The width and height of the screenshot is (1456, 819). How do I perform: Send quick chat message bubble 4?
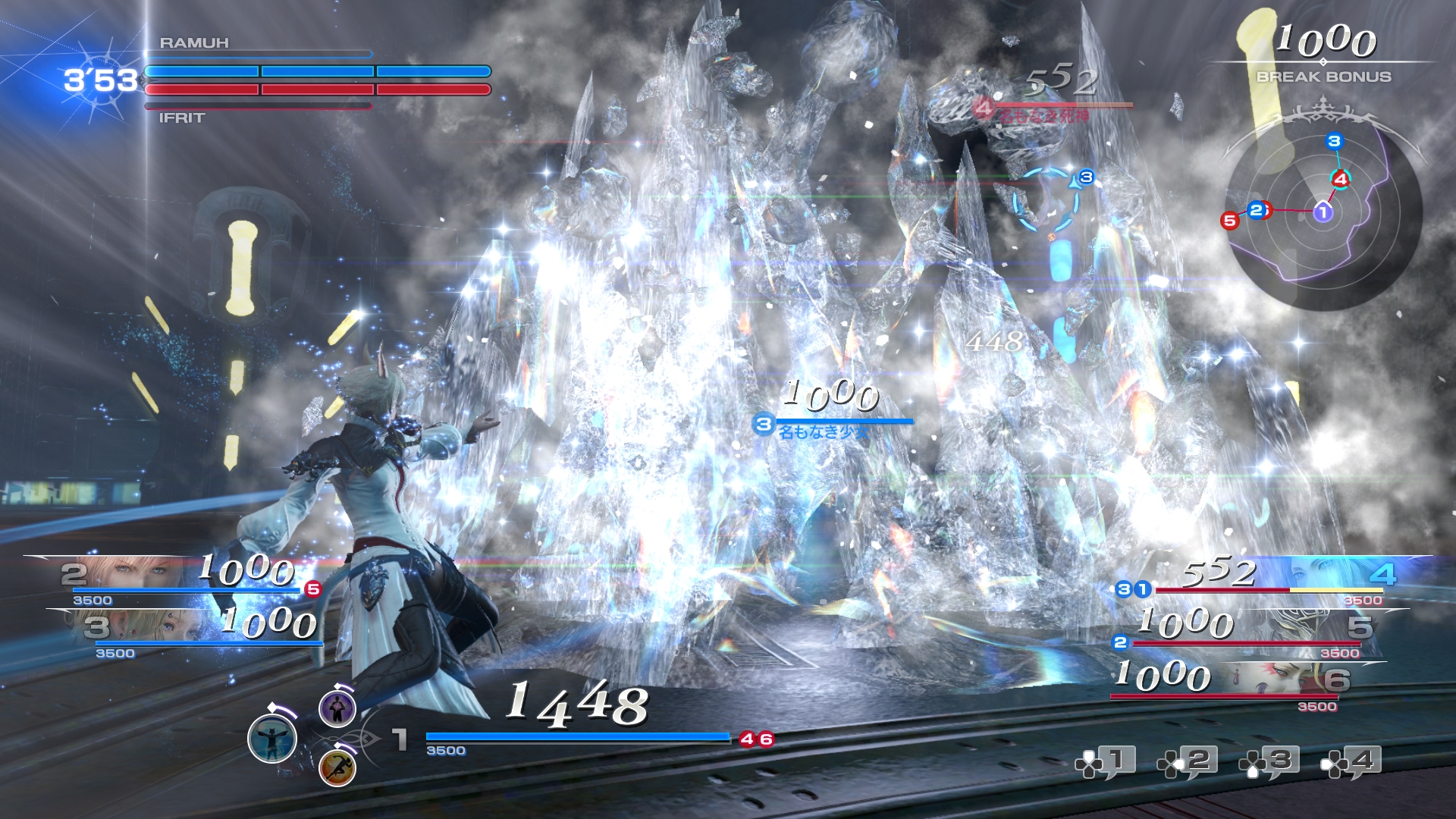[x=1351, y=762]
